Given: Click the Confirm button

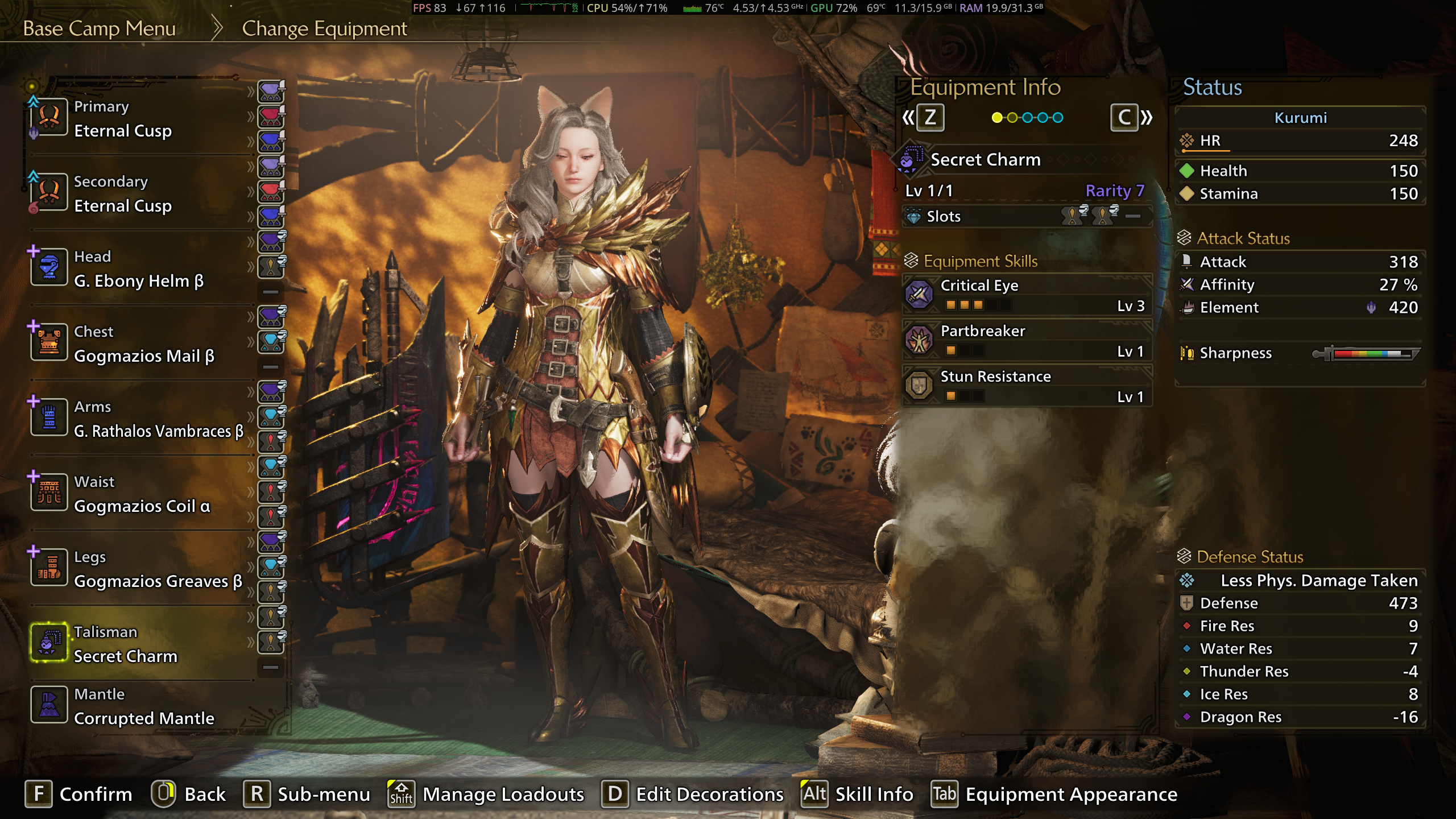Looking at the screenshot, I should pos(78,794).
